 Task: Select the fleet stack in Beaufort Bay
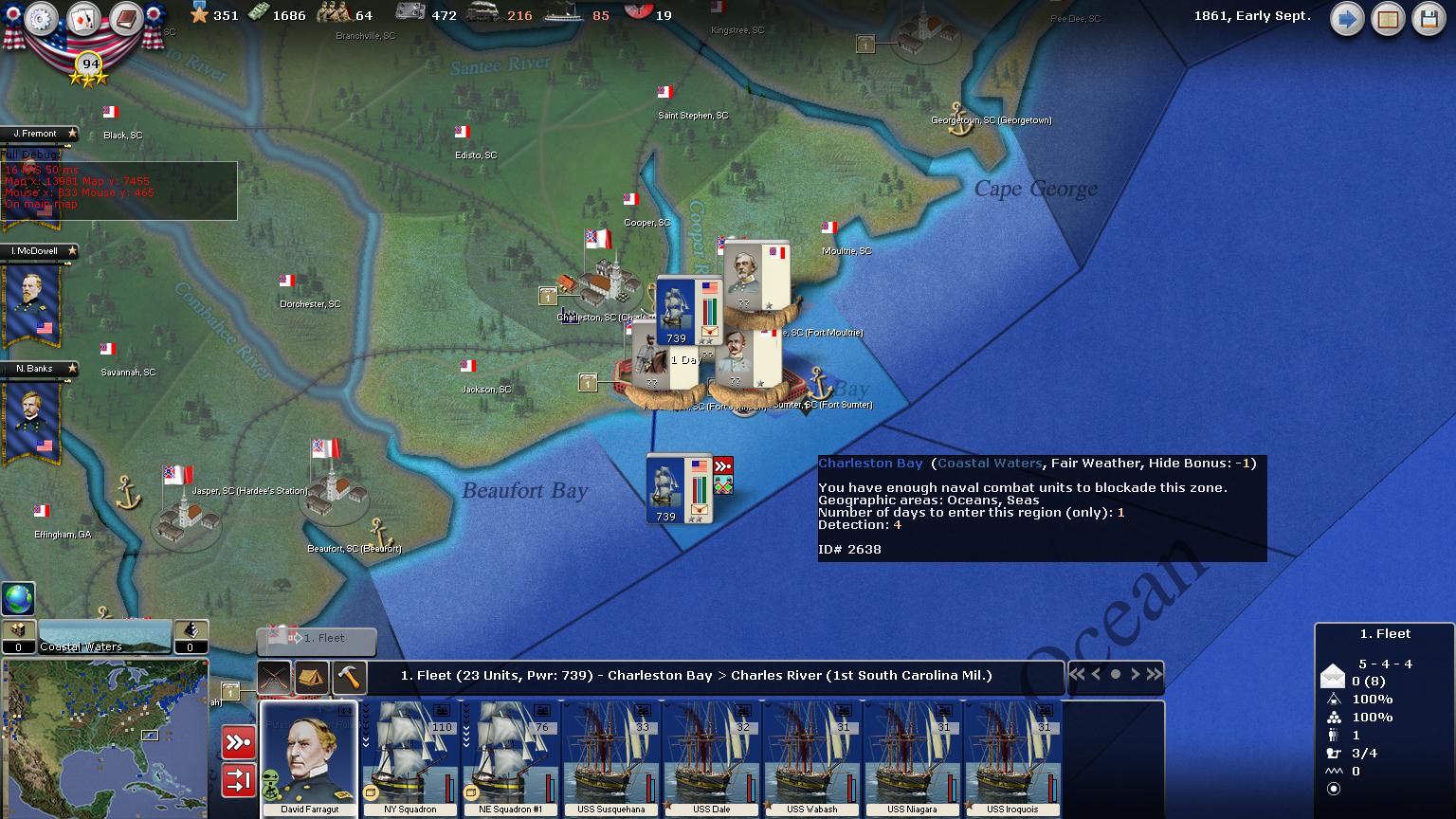677,488
